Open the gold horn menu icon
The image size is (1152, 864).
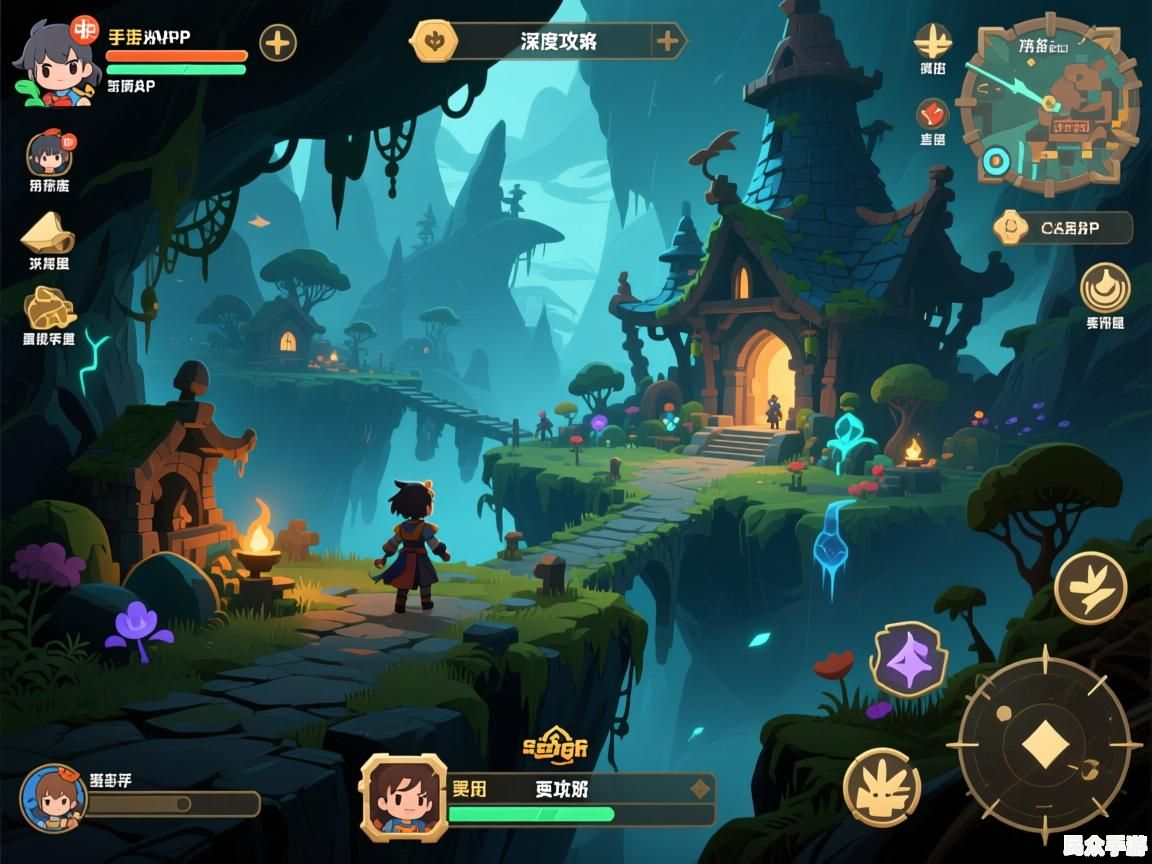point(48,234)
